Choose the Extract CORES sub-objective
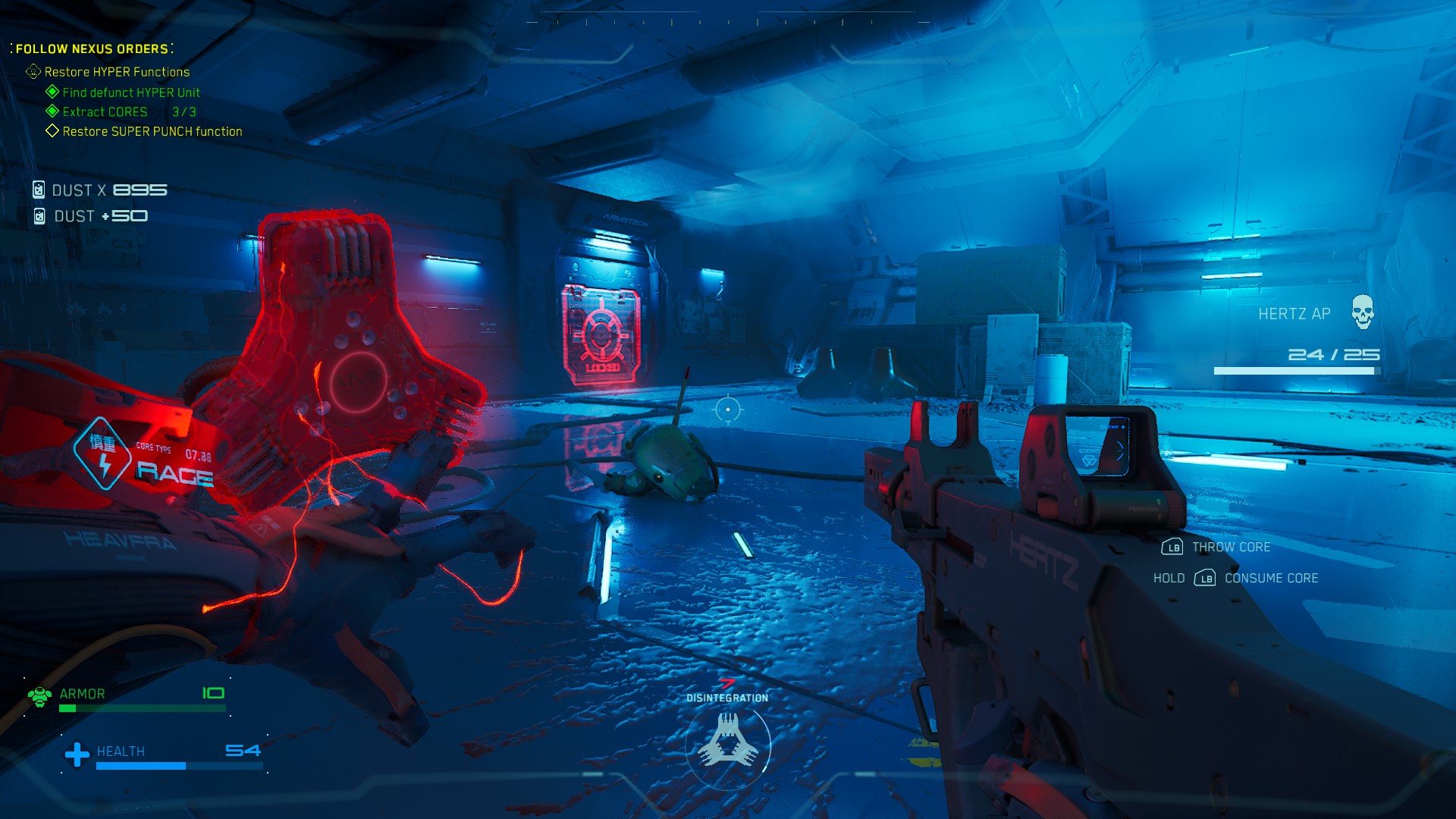This screenshot has width=1456, height=819. coord(105,112)
